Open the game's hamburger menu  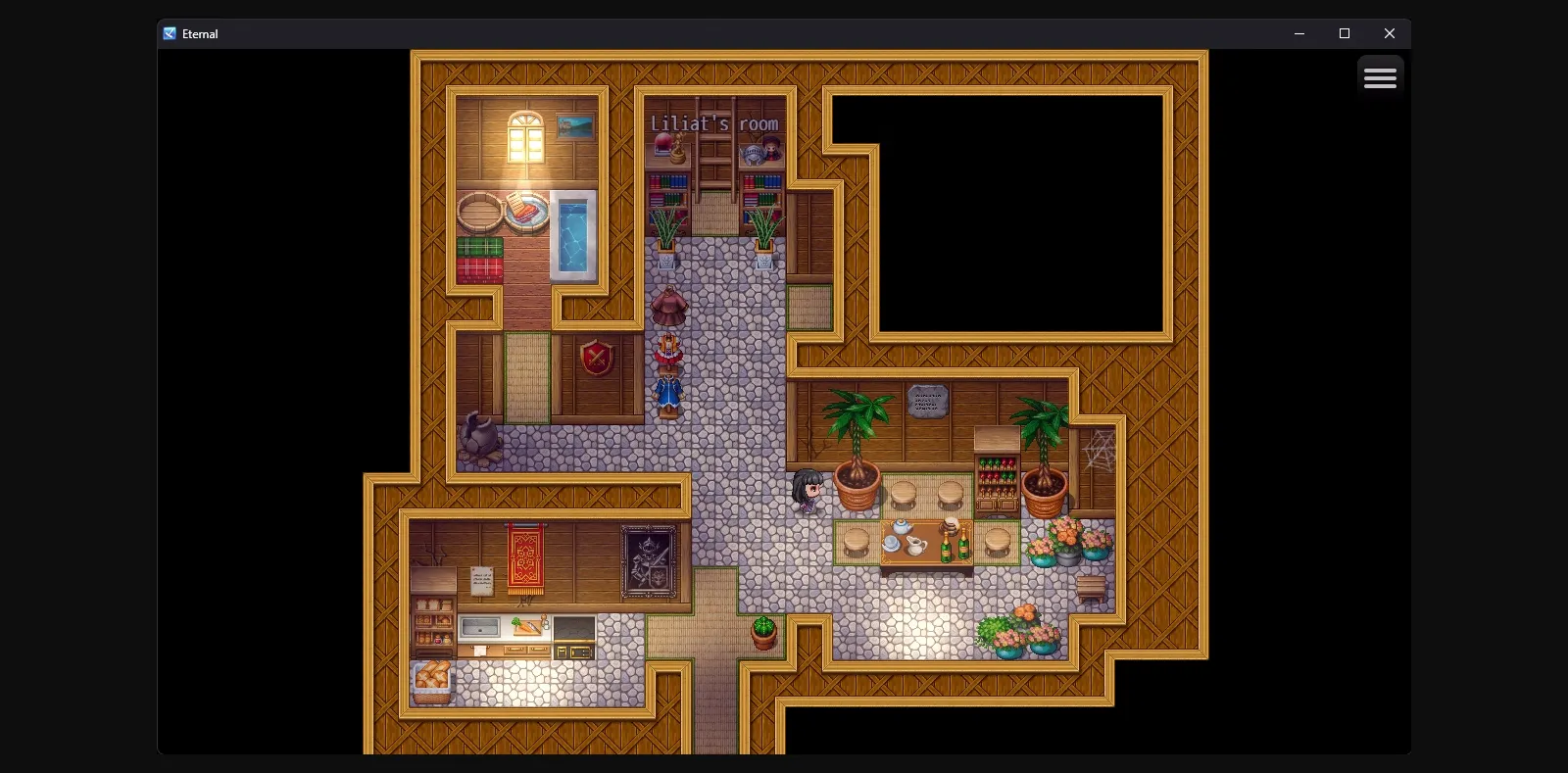click(x=1381, y=75)
